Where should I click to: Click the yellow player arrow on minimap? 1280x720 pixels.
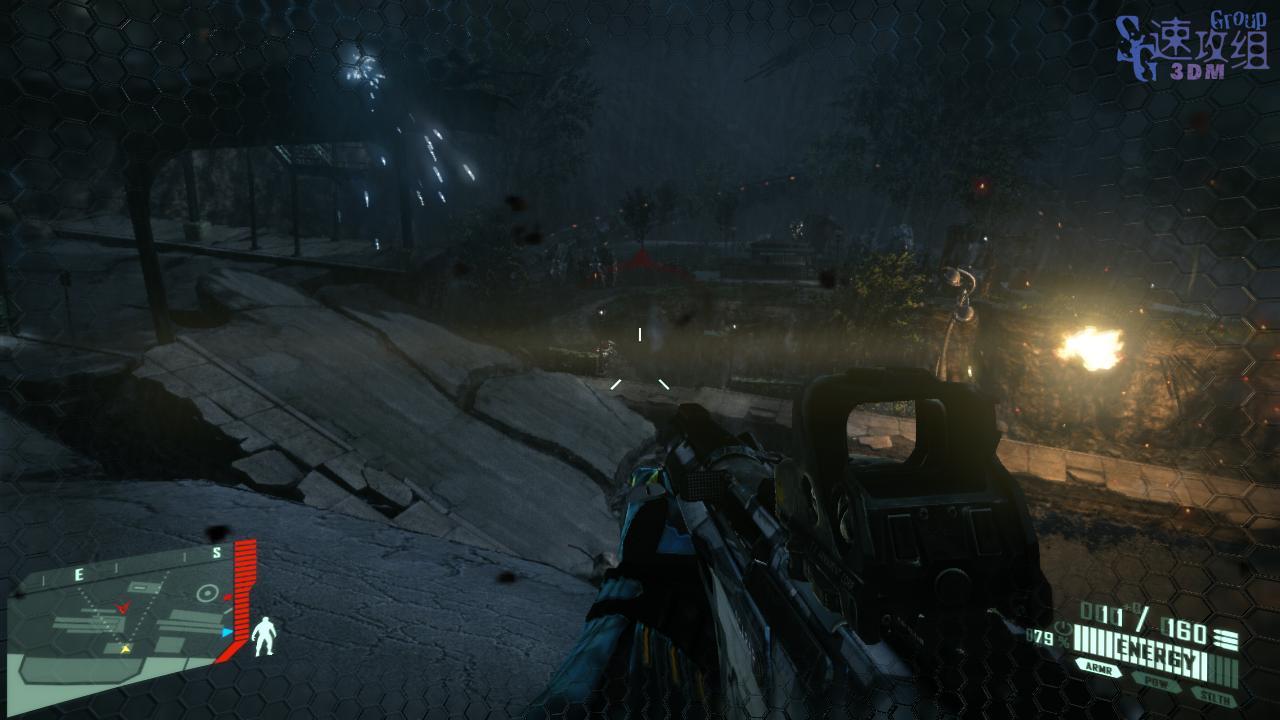click(x=125, y=649)
